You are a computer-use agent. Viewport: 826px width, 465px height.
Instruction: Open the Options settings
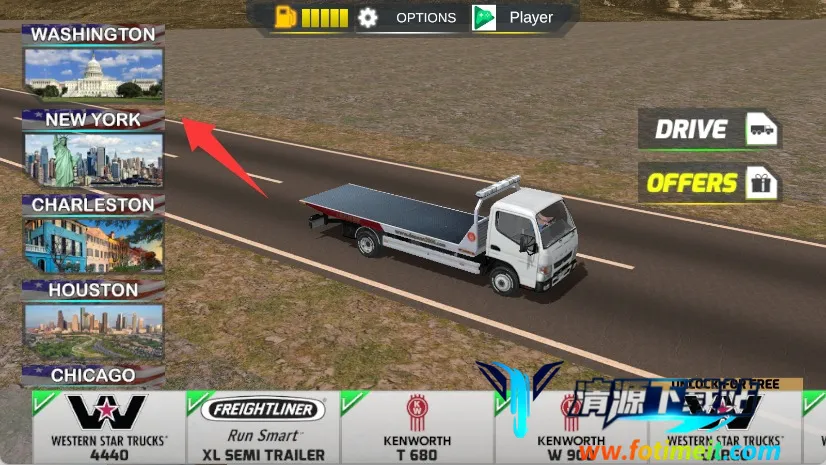click(x=409, y=18)
